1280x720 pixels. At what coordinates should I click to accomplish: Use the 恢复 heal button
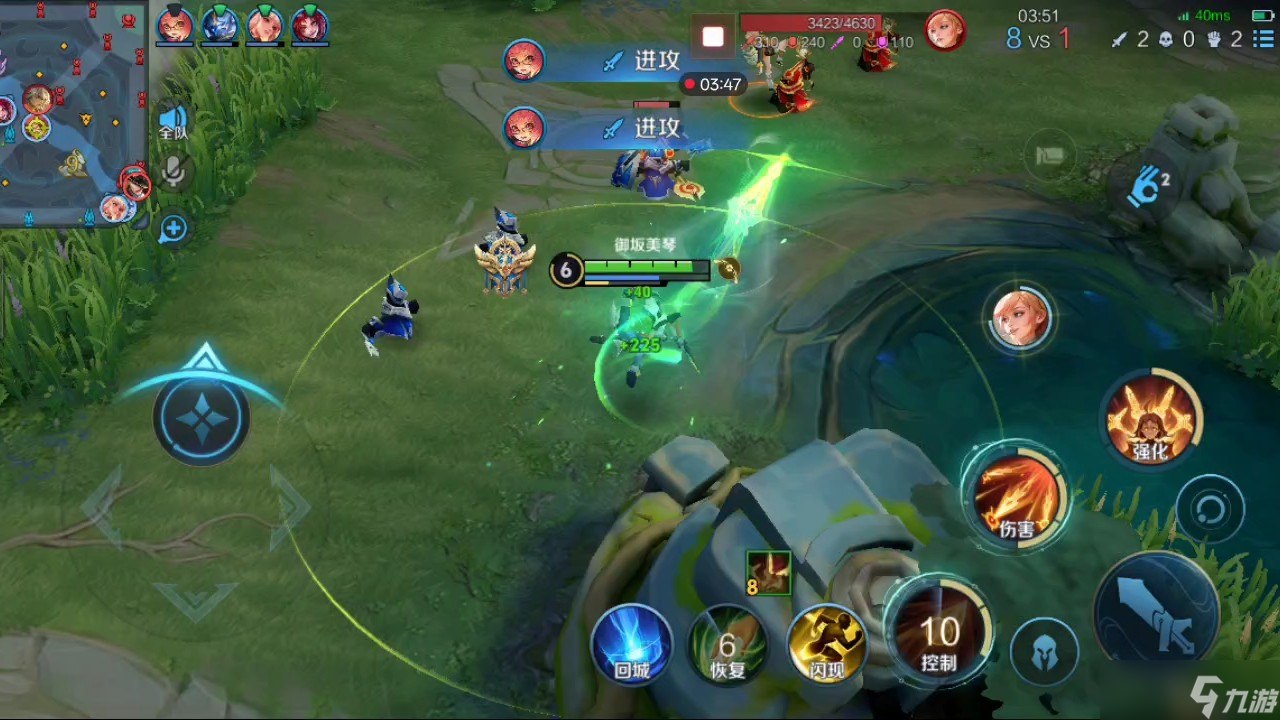pyautogui.click(x=728, y=645)
